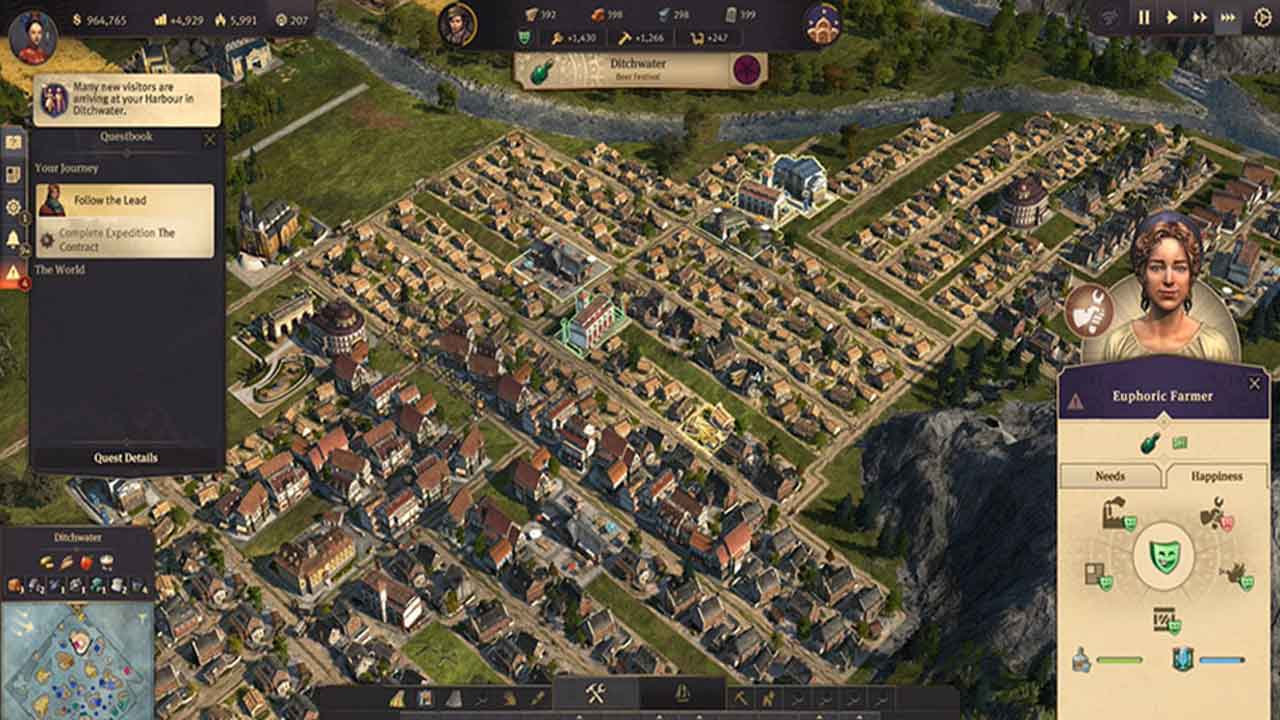This screenshot has height=720, width=1280.
Task: Select Complete Expedition The Contract entry
Action: (x=125, y=240)
